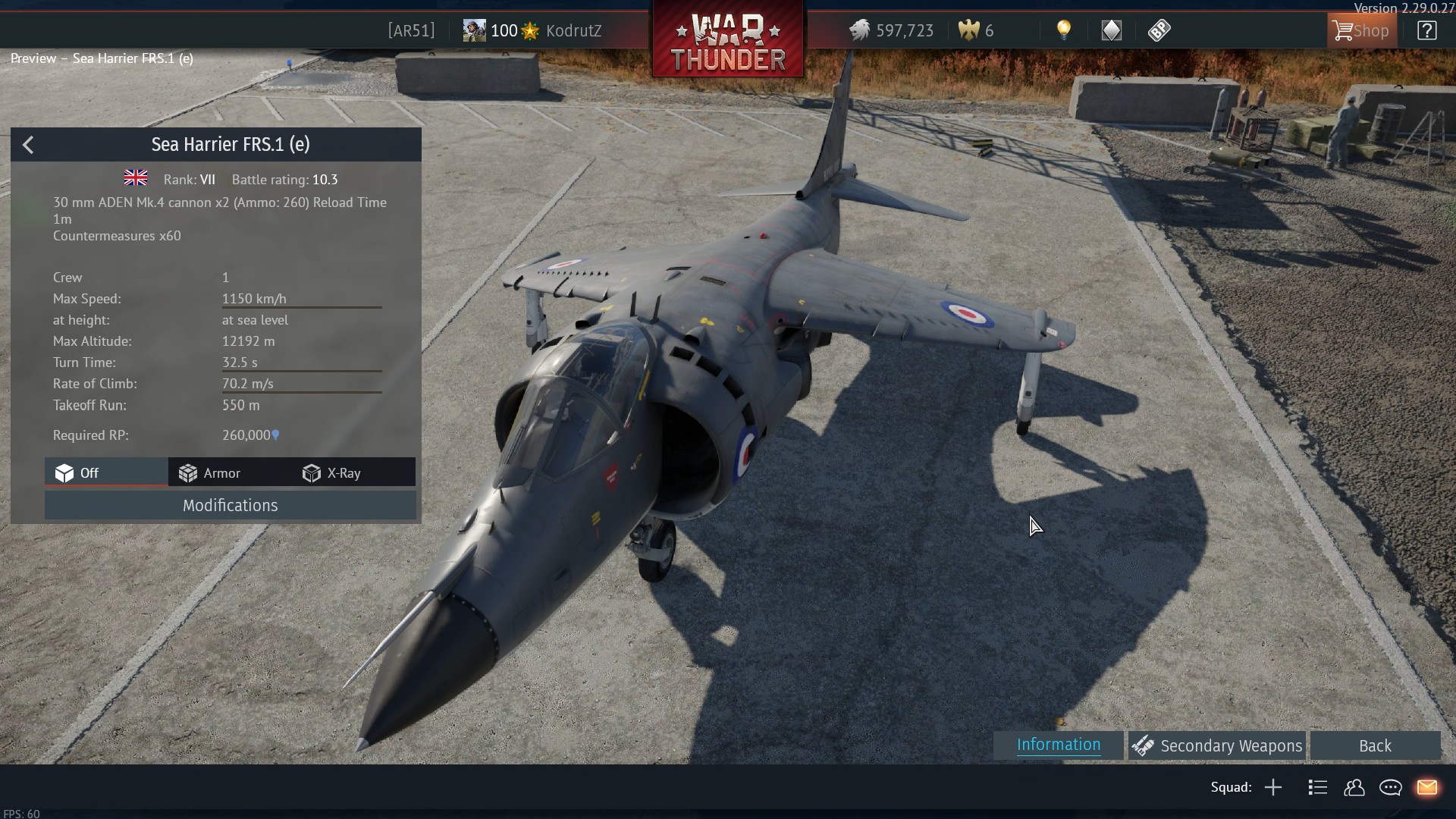Click the left arrow beside Sea Harrier title
The image size is (1456, 819).
(x=28, y=145)
